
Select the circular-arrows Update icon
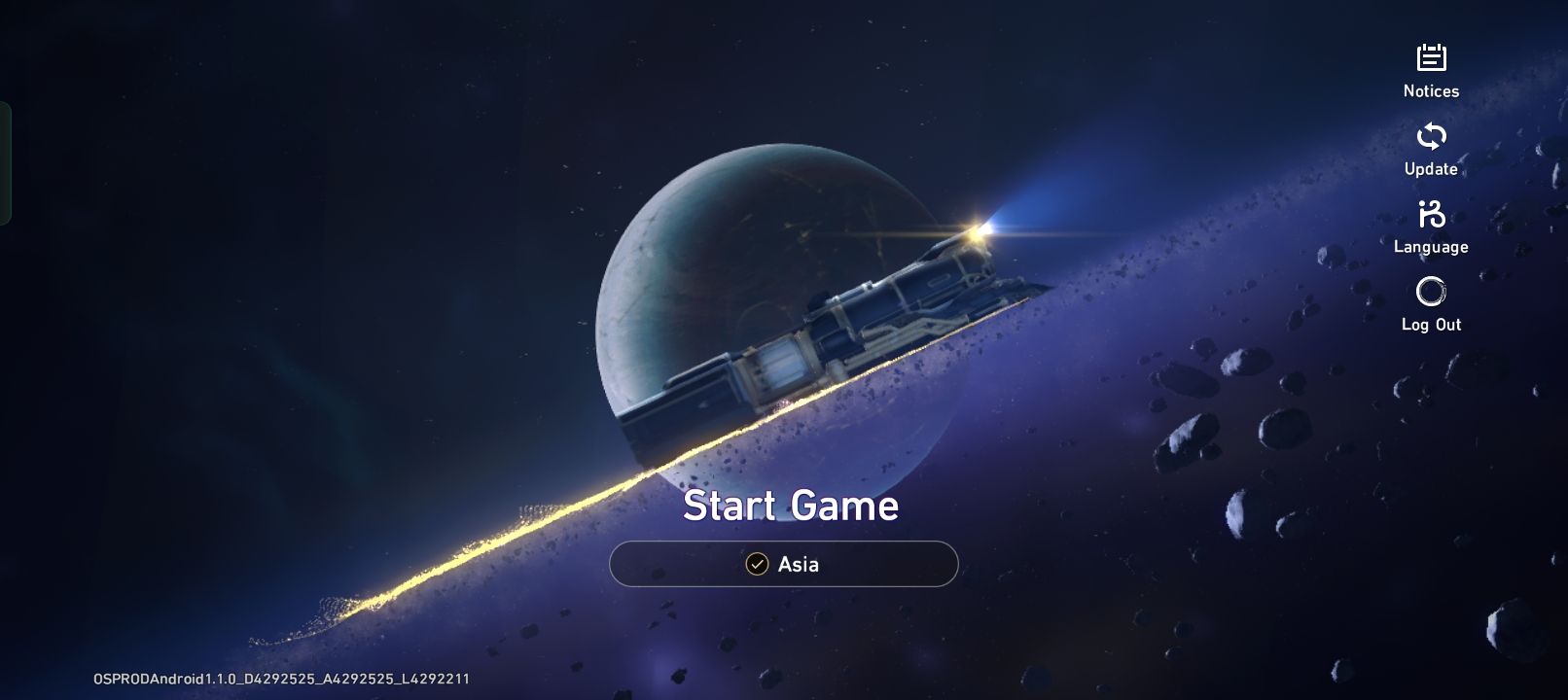tap(1431, 136)
